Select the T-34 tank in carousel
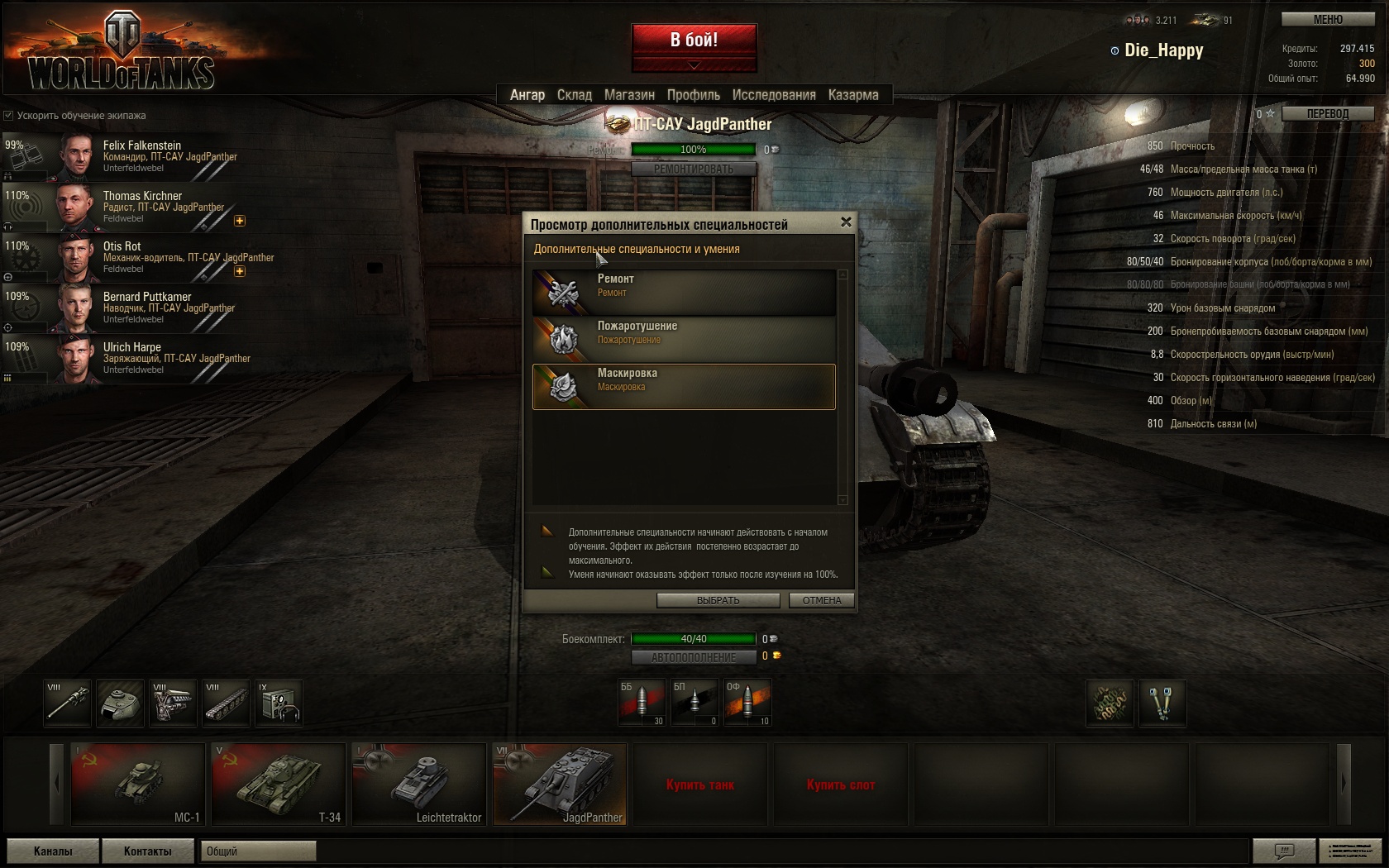Screen dimensions: 1389x868 click(x=278, y=784)
